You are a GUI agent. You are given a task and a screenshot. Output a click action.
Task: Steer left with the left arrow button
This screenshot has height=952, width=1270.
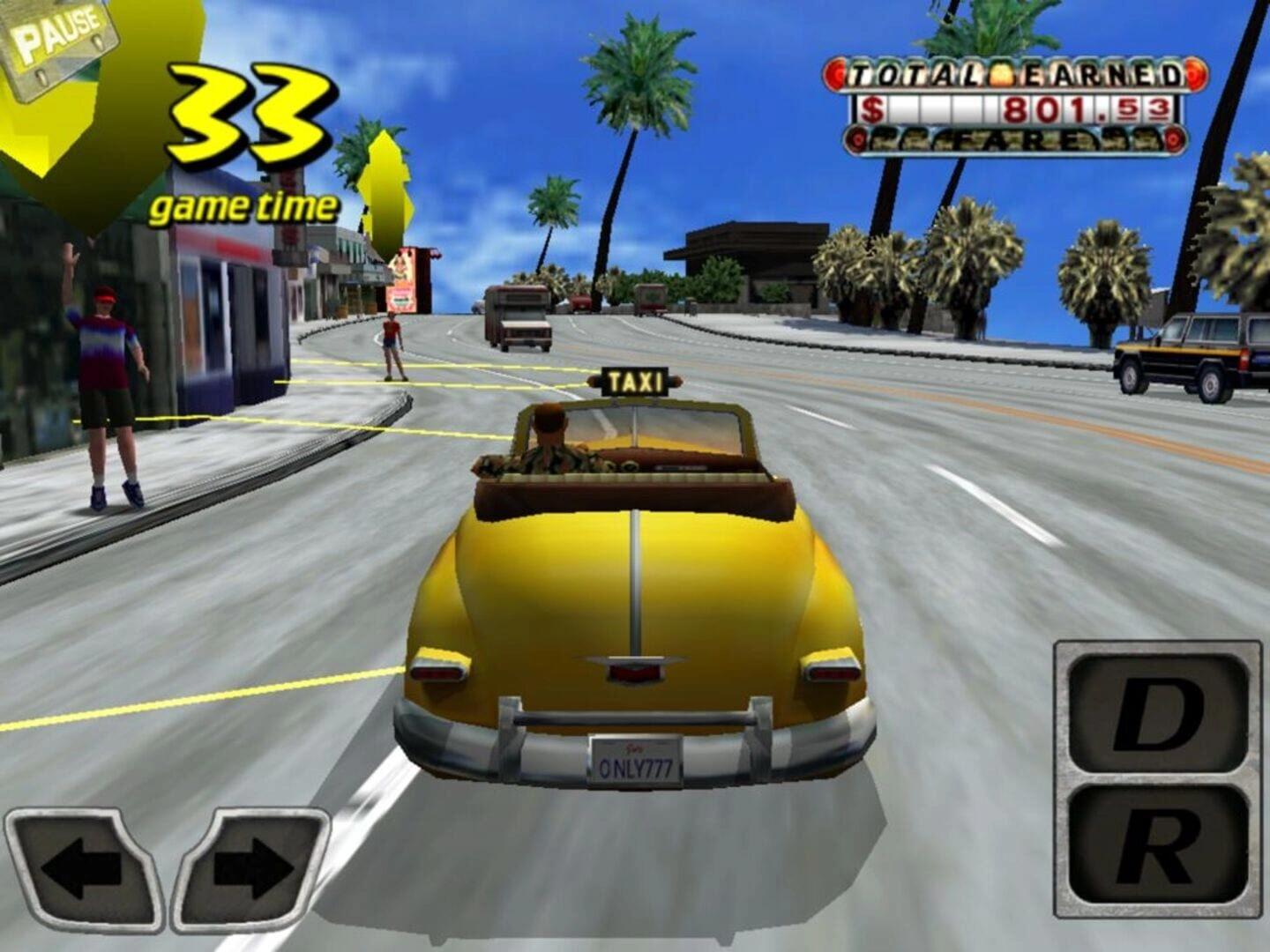coord(82,868)
